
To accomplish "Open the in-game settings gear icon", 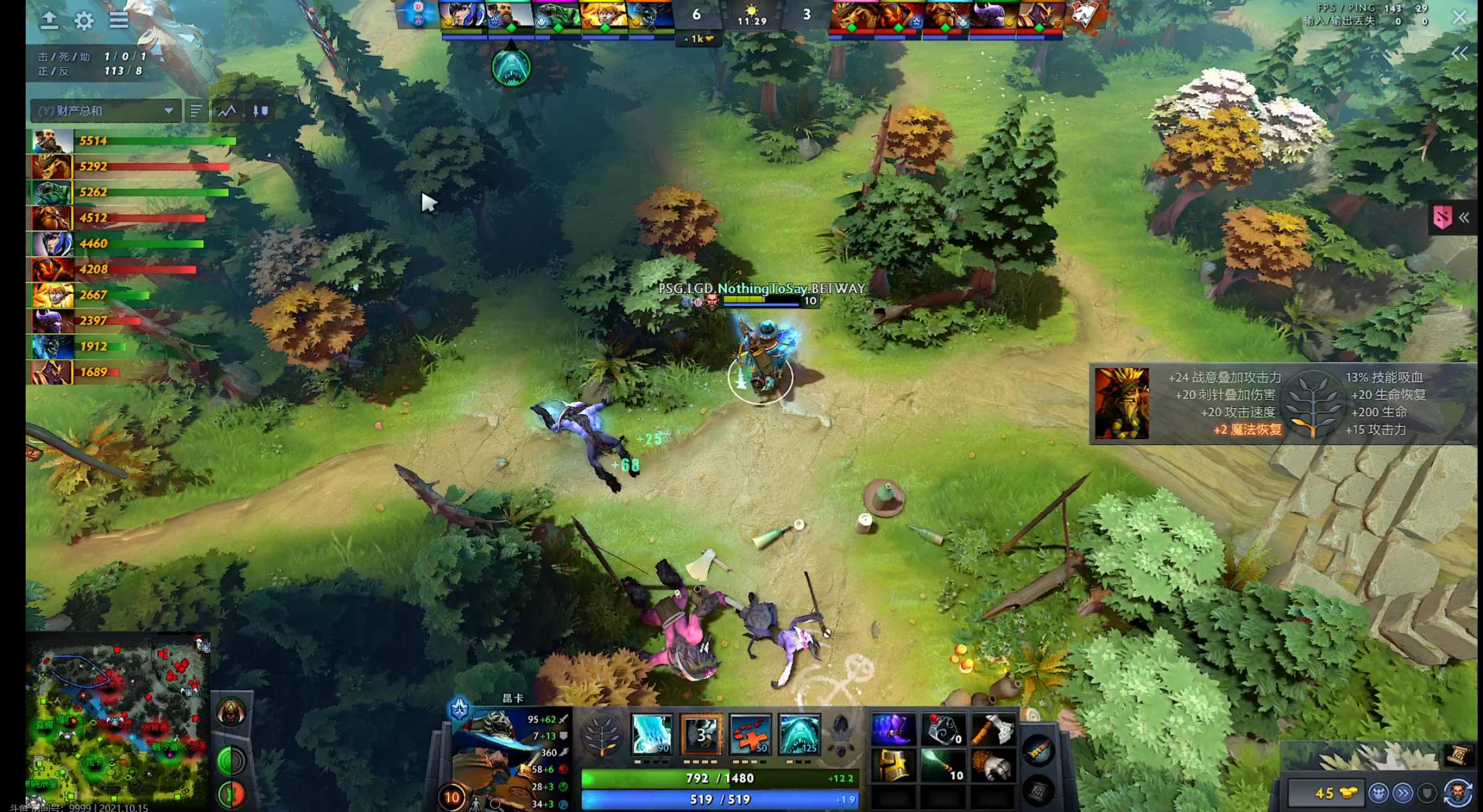I will [83, 20].
